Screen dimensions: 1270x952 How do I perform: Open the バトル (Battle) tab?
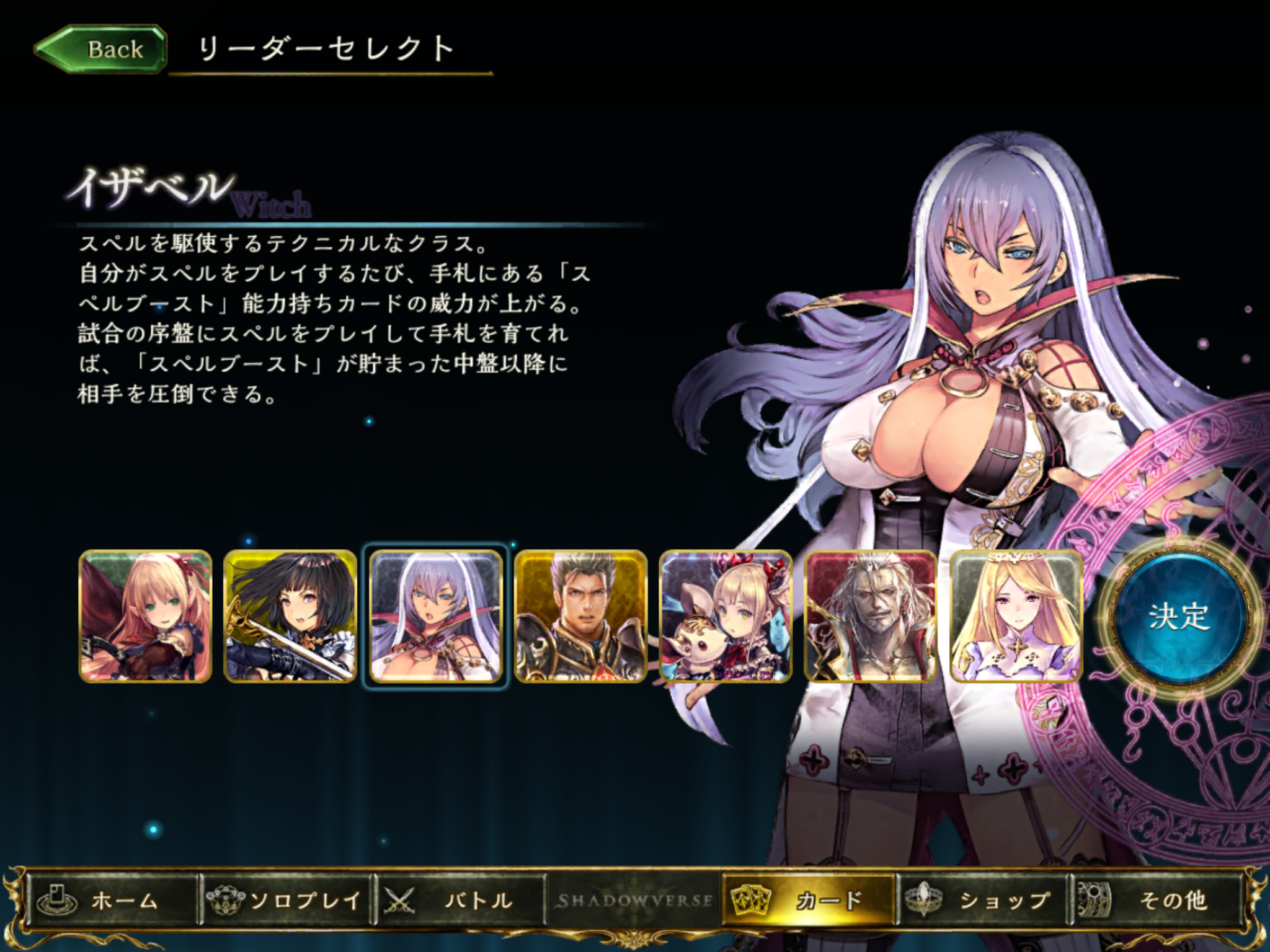click(460, 900)
